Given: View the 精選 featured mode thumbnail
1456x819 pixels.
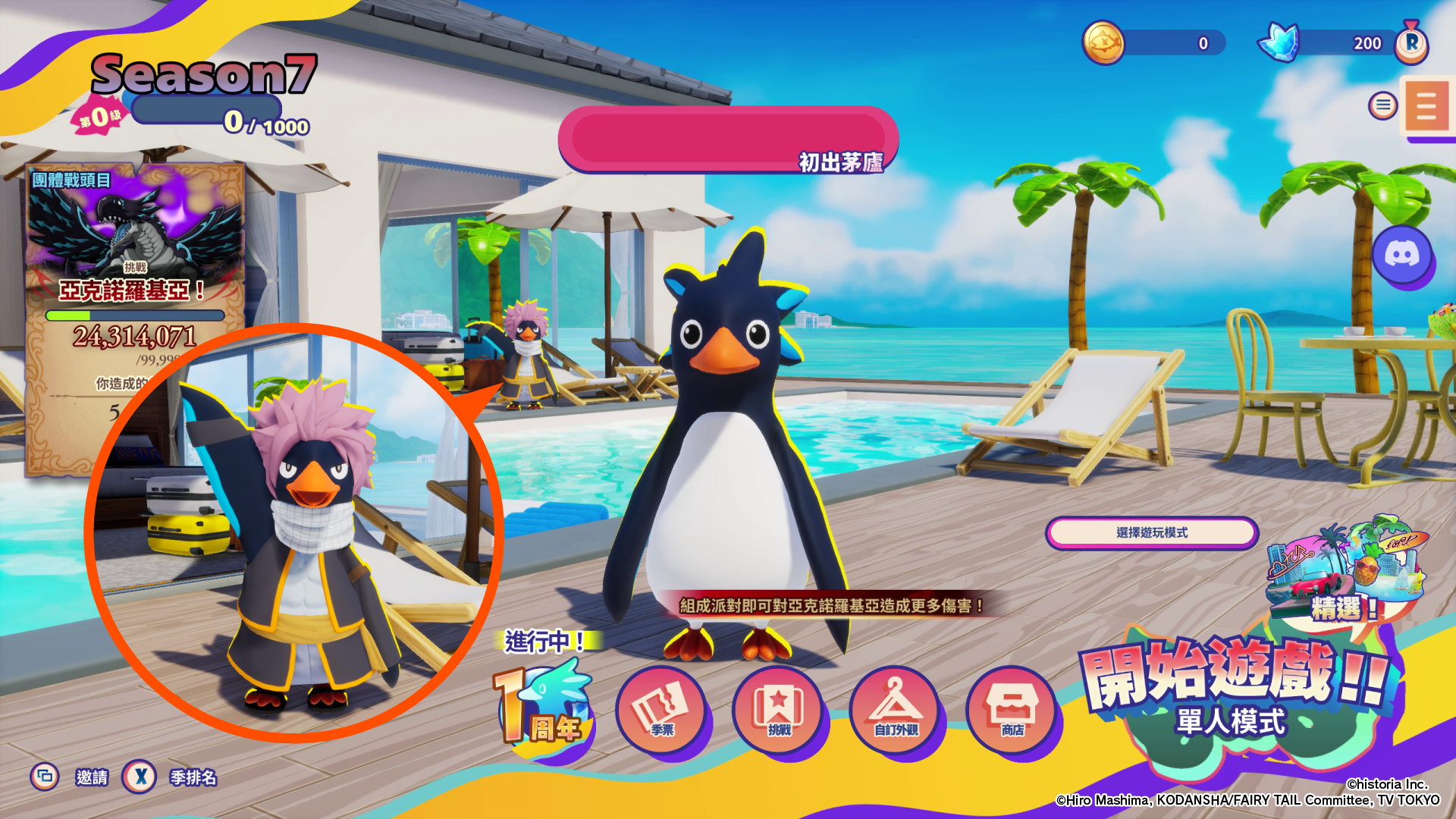Looking at the screenshot, I should [1345, 569].
